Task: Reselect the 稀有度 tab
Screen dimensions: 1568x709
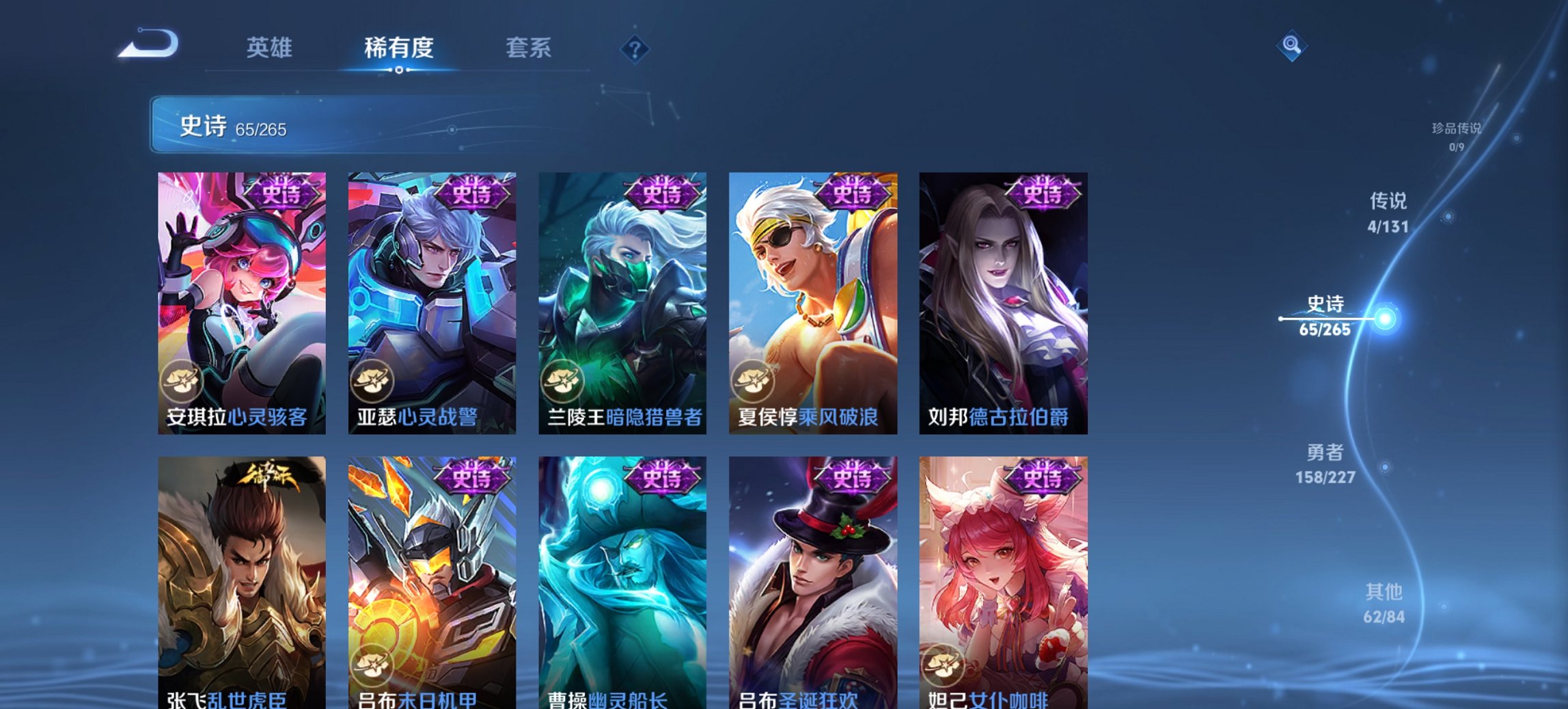Action: [400, 49]
